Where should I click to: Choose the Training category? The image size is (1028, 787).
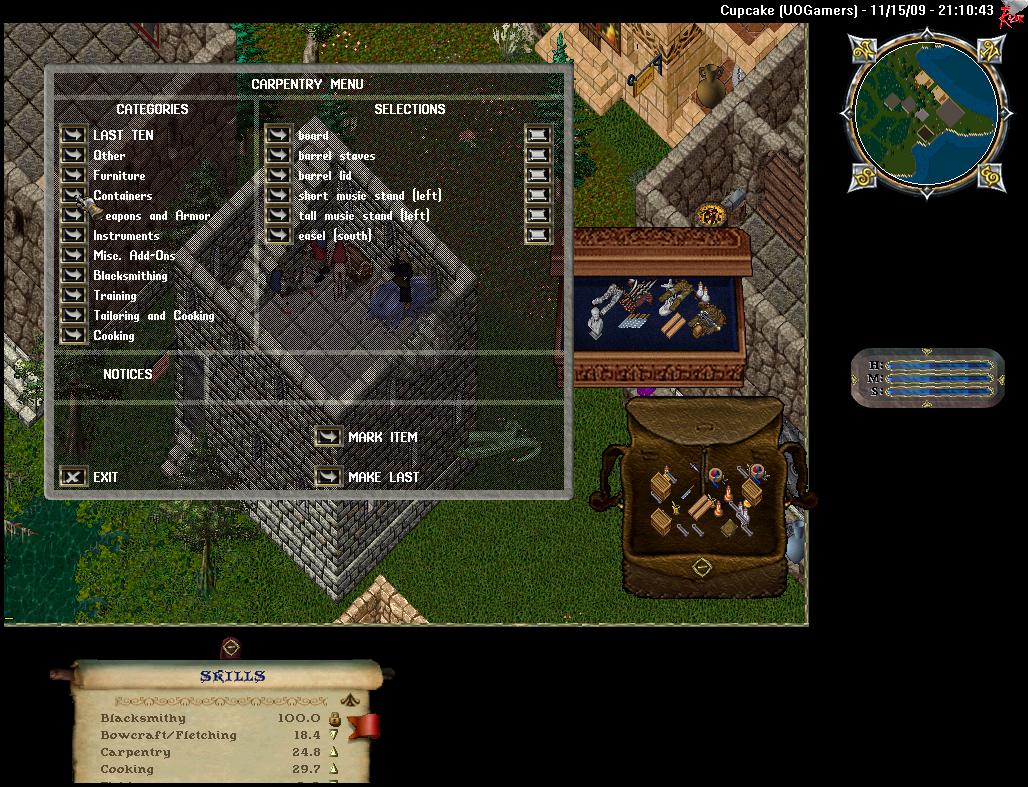tap(73, 295)
